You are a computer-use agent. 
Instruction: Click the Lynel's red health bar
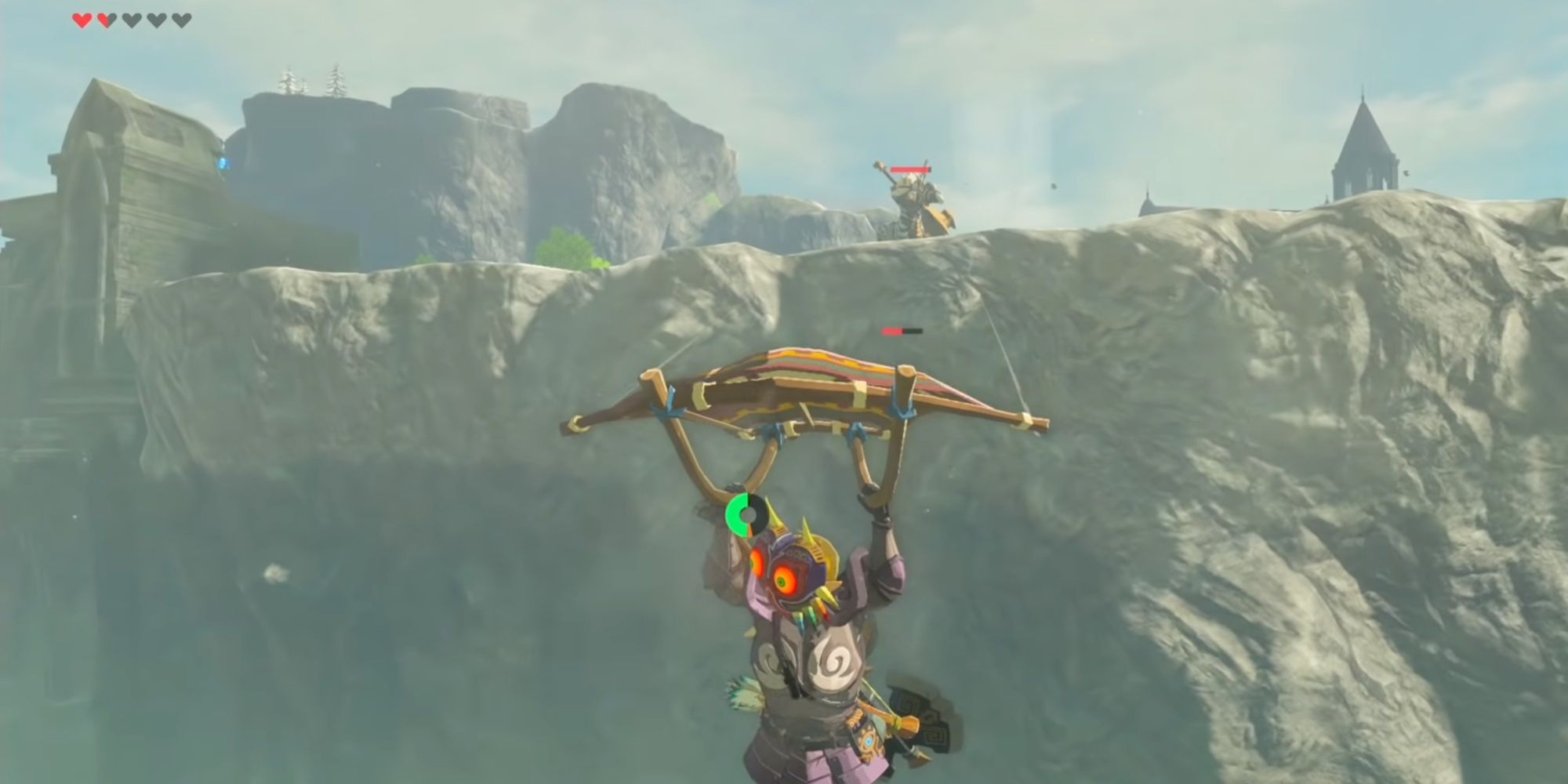point(911,169)
